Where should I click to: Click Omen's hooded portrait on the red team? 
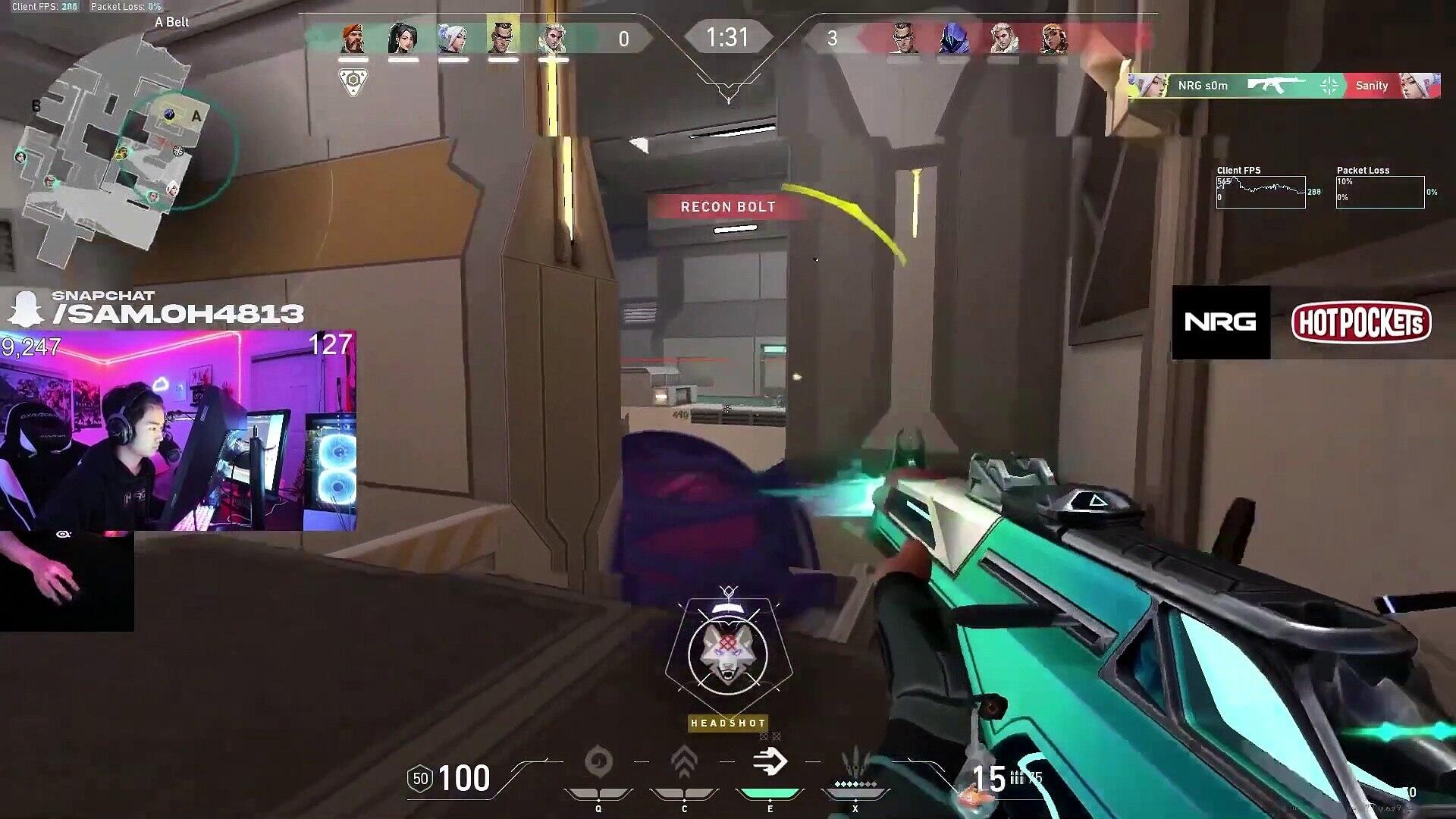(x=952, y=38)
